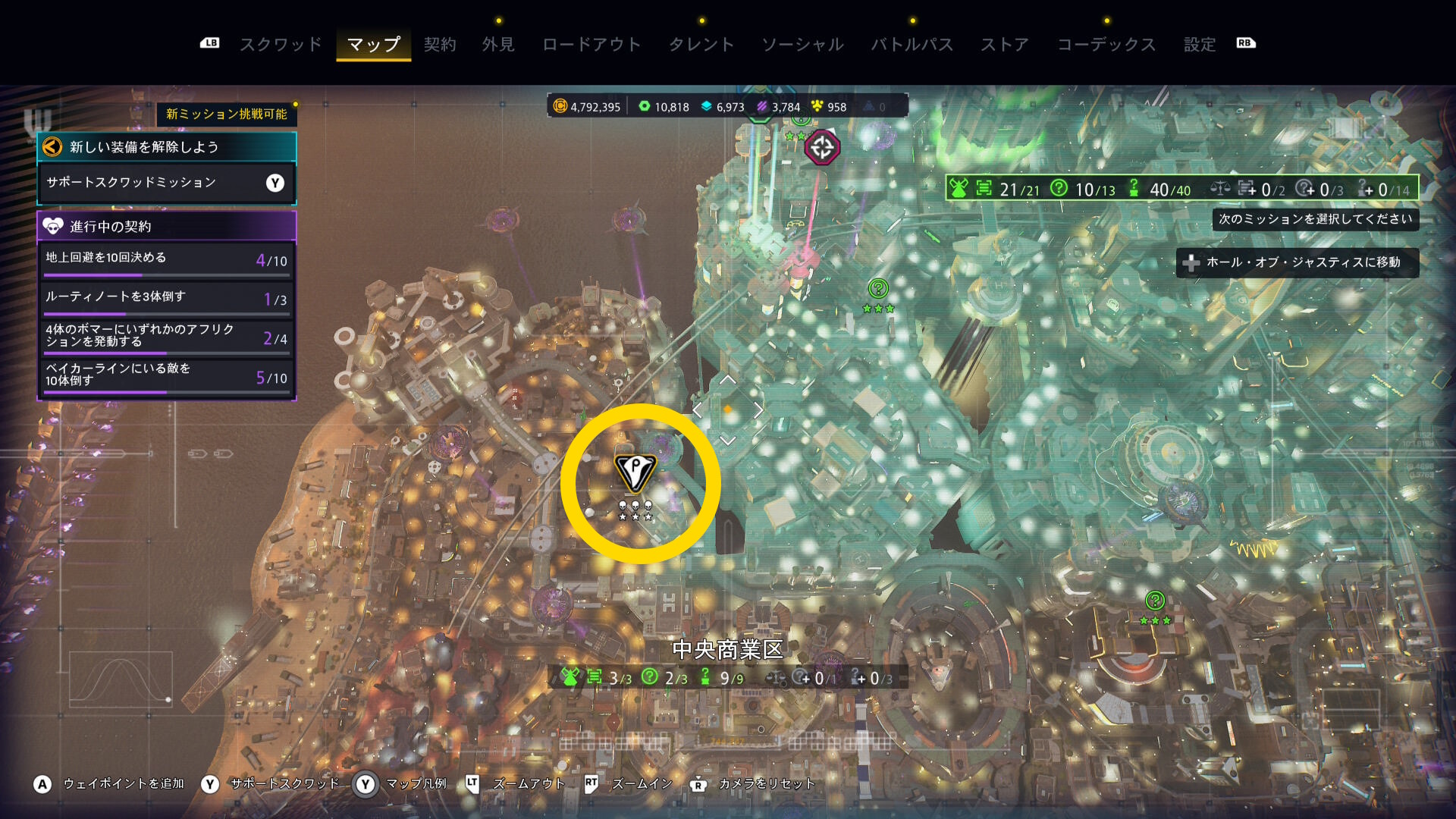1456x819 pixels.
Task: Select the 外見 tab
Action: pyautogui.click(x=498, y=45)
